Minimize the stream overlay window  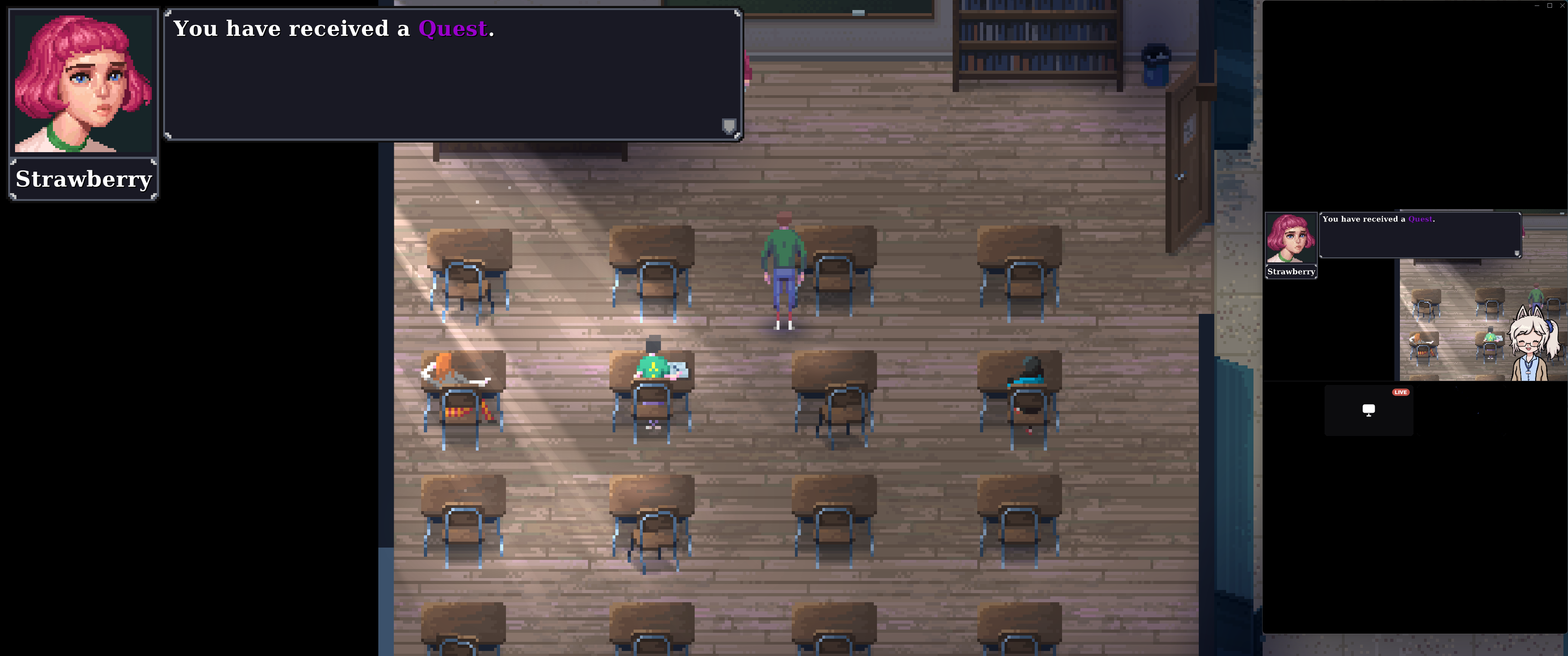point(1537,5)
